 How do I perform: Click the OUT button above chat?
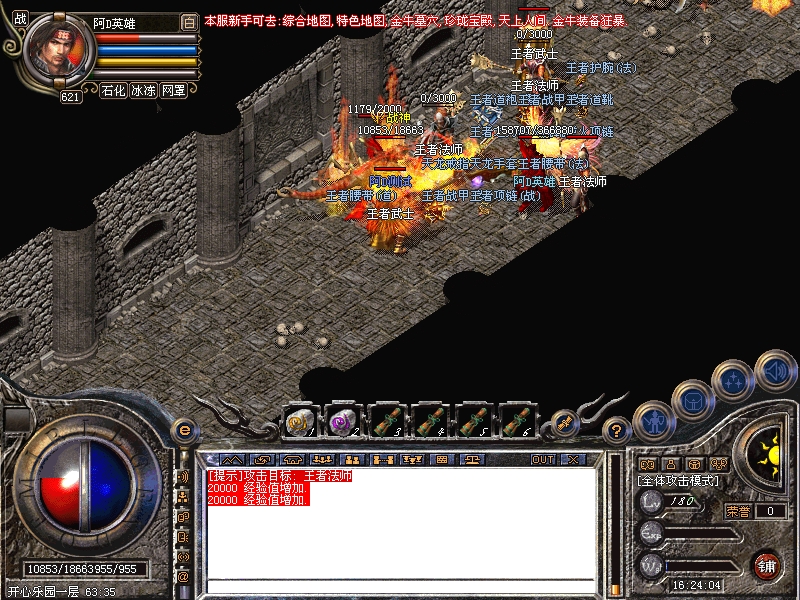click(542, 460)
